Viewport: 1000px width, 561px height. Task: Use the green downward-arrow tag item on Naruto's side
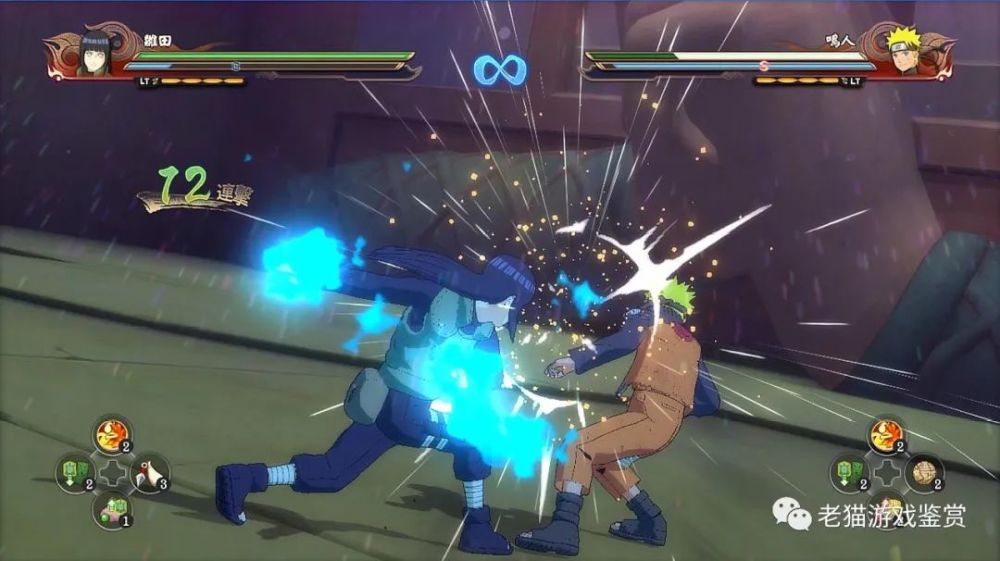click(x=849, y=472)
